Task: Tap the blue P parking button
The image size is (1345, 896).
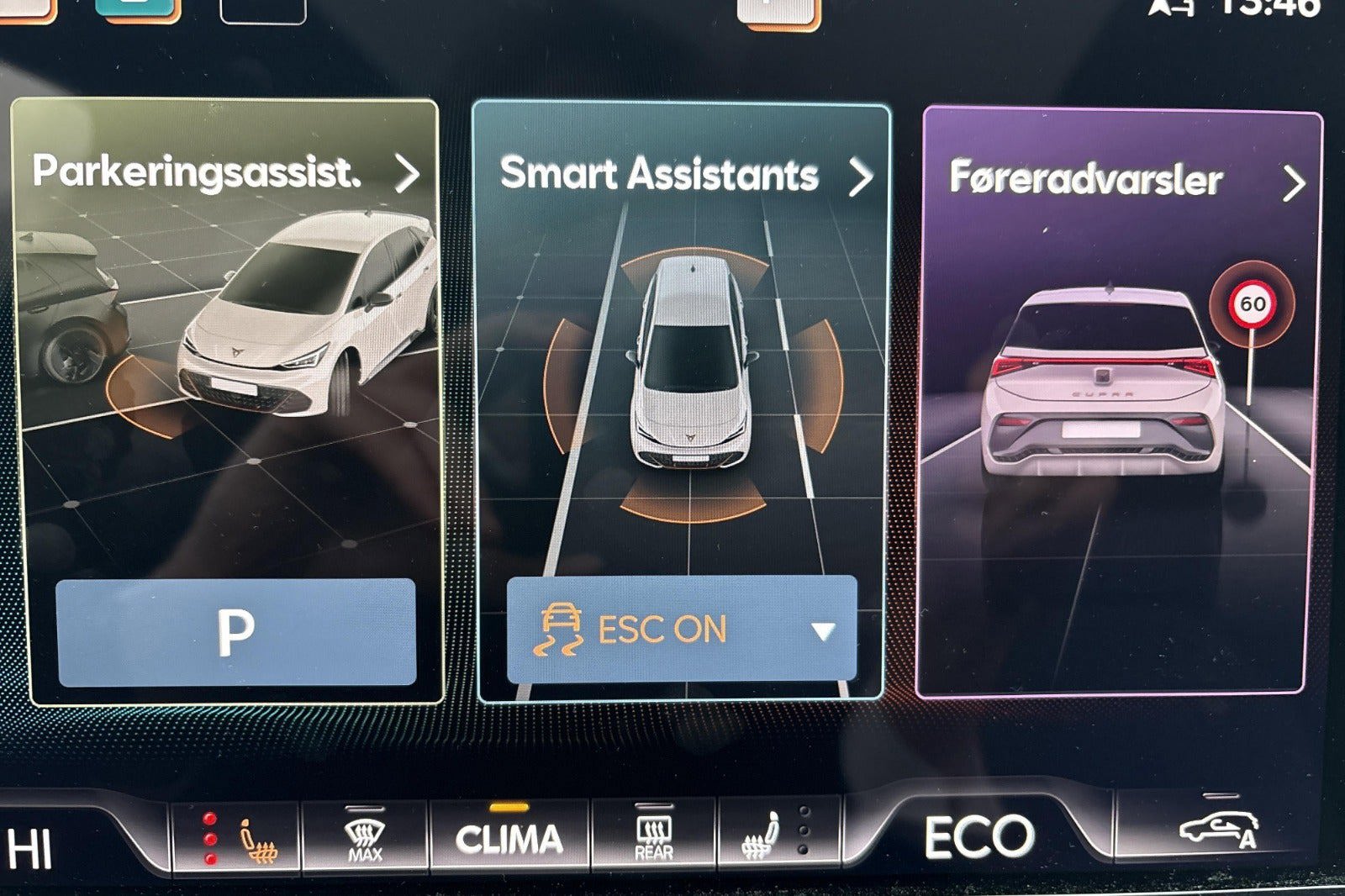Action: click(x=235, y=632)
